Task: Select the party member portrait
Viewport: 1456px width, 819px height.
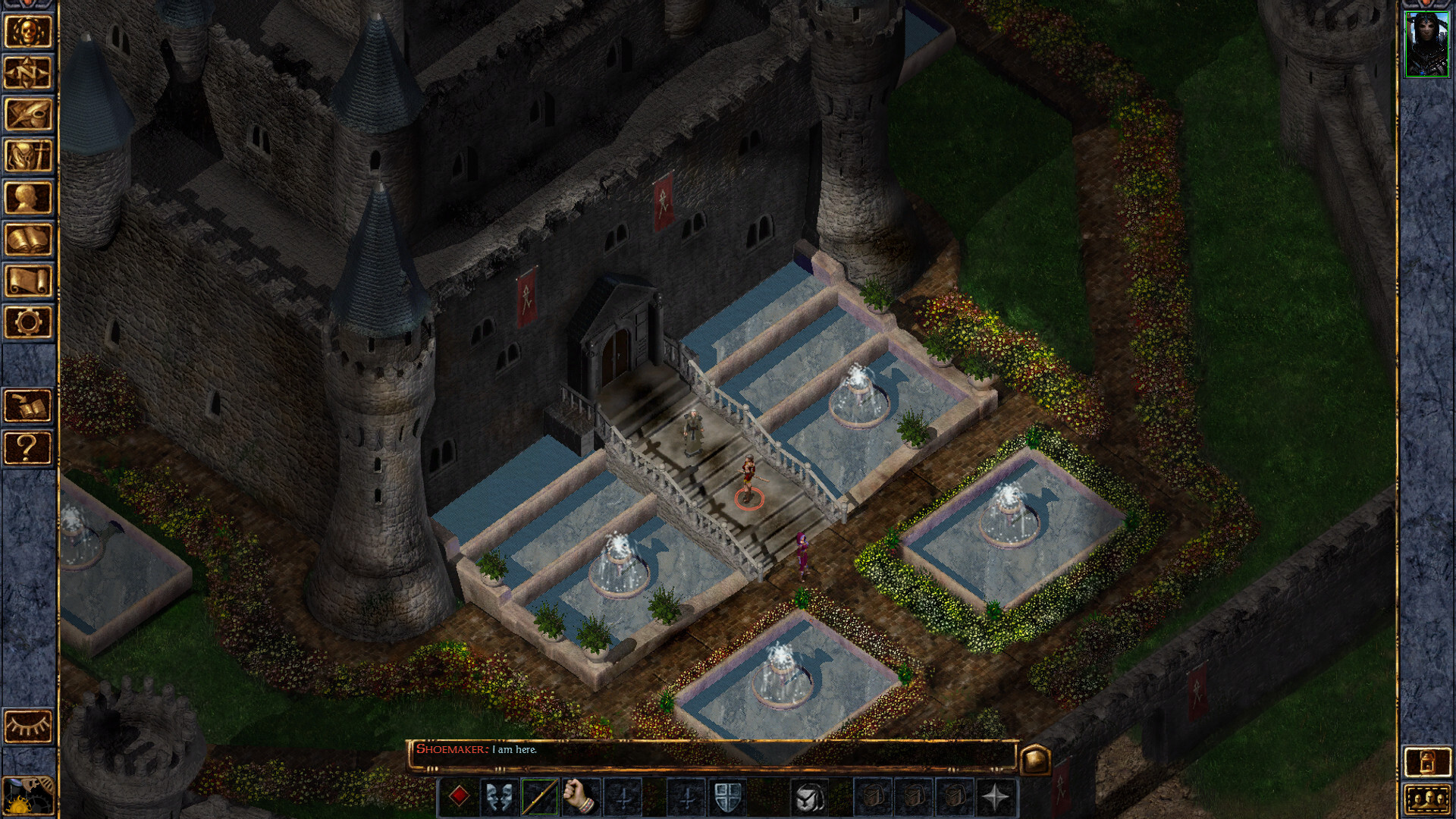Action: [x=1426, y=44]
